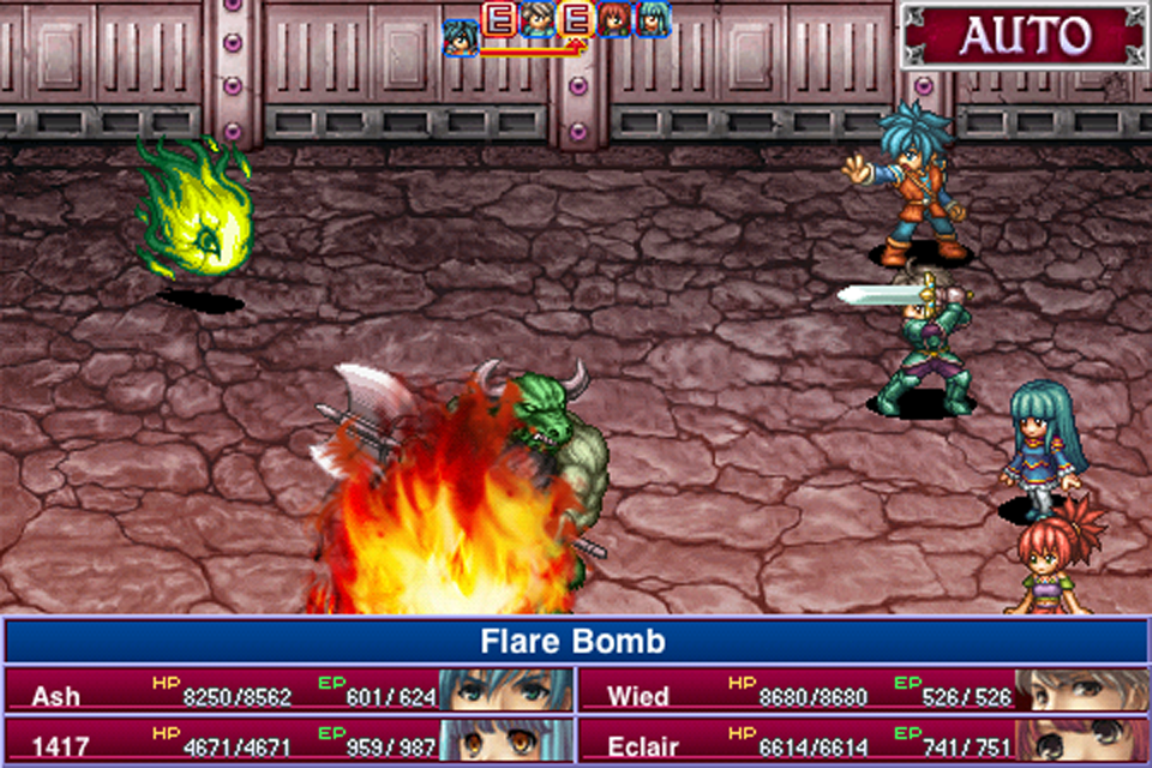Select Ash's party status panel
1152x768 pixels.
click(x=290, y=691)
